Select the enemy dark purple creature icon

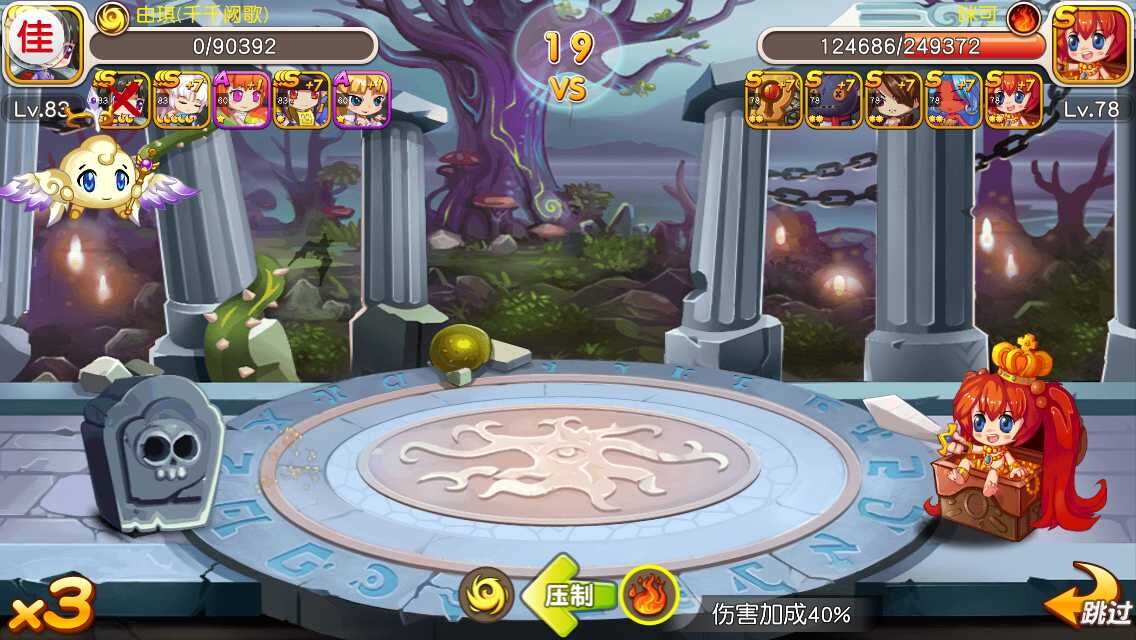tap(834, 100)
